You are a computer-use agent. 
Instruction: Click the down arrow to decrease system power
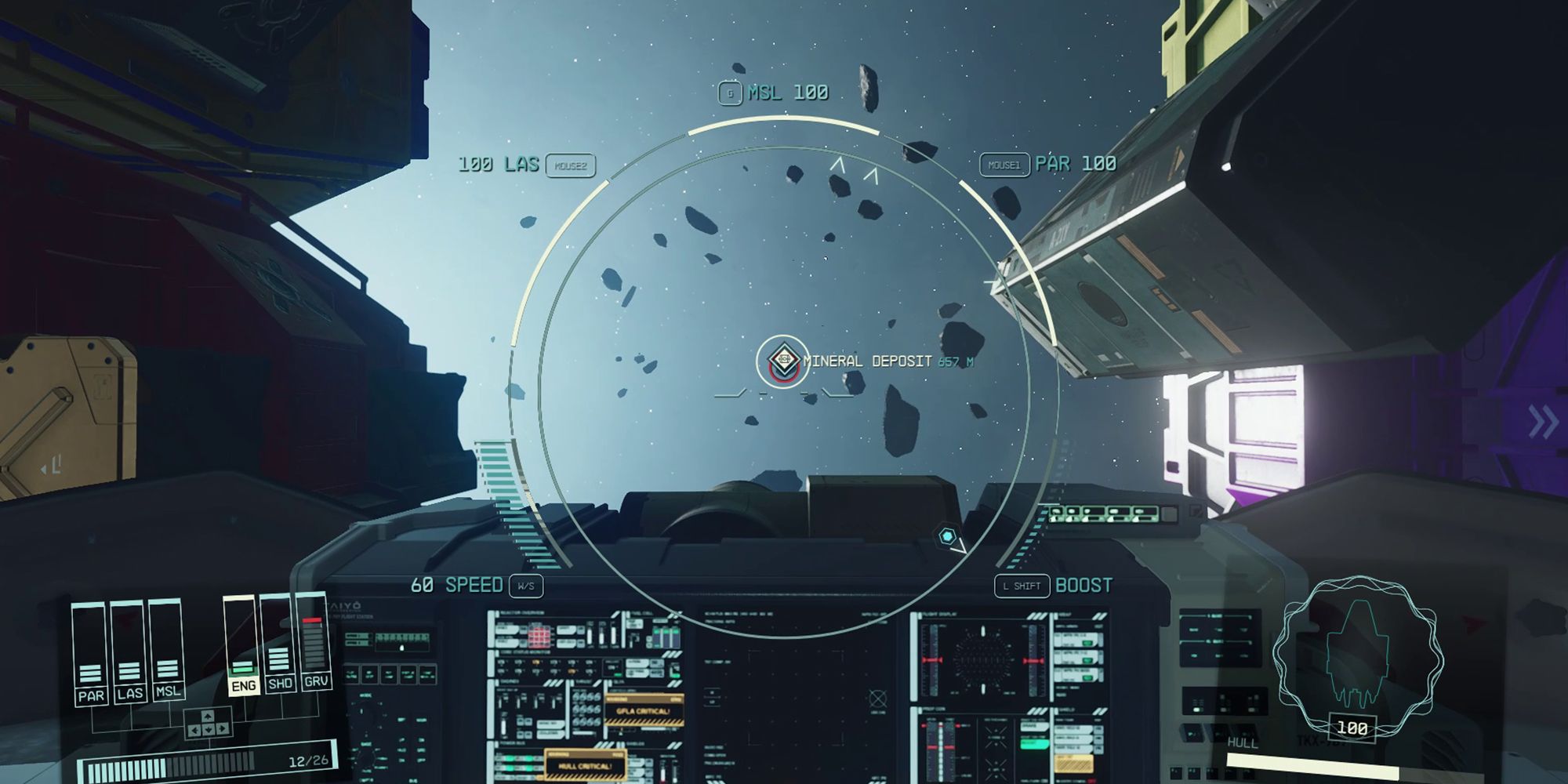(208, 729)
